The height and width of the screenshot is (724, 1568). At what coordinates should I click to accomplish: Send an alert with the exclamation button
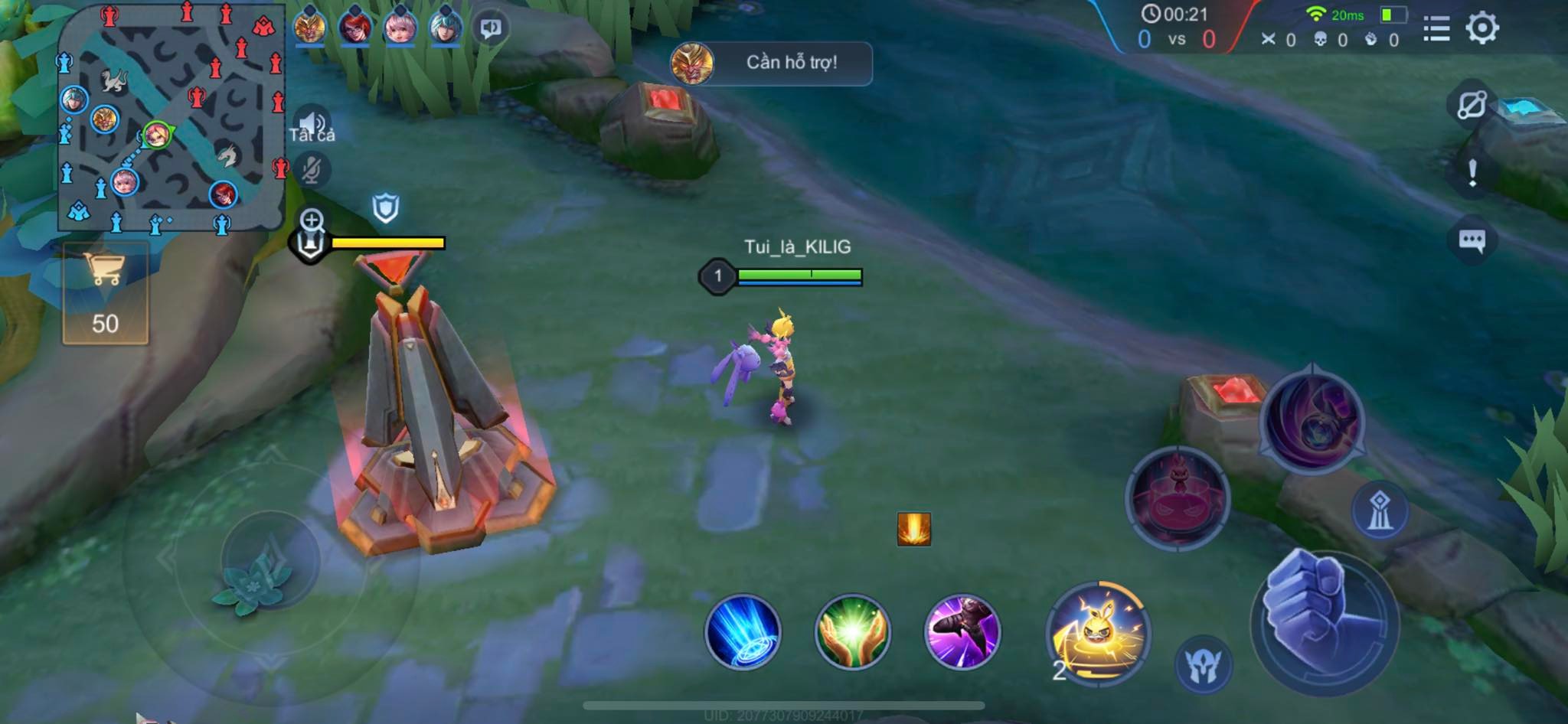coord(1472,173)
